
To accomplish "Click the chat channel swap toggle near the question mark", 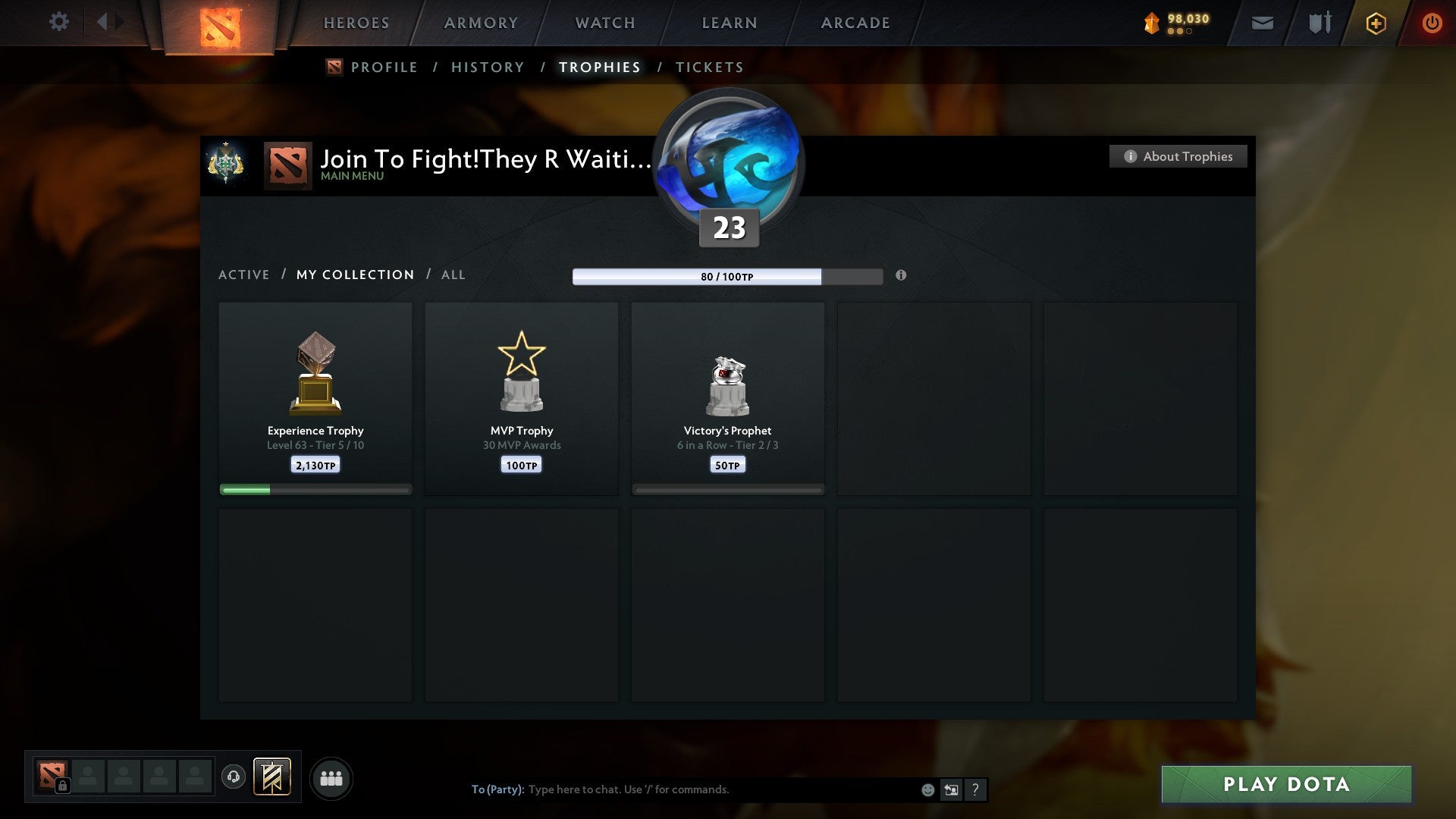I will [x=952, y=789].
